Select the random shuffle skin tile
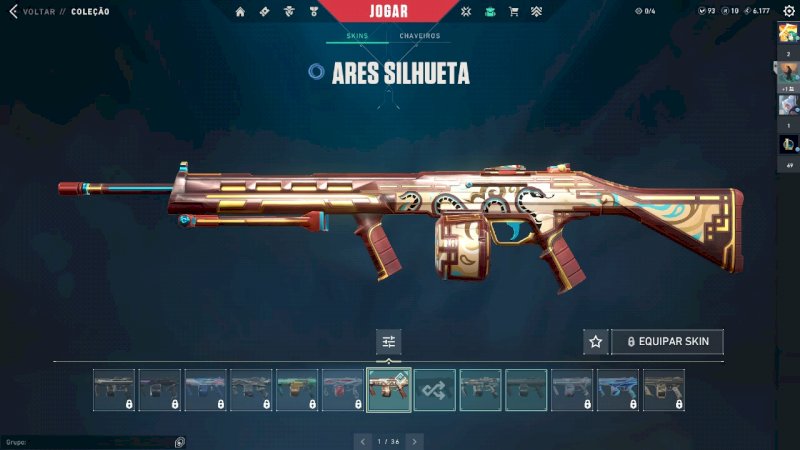800x450 pixels. [x=435, y=390]
